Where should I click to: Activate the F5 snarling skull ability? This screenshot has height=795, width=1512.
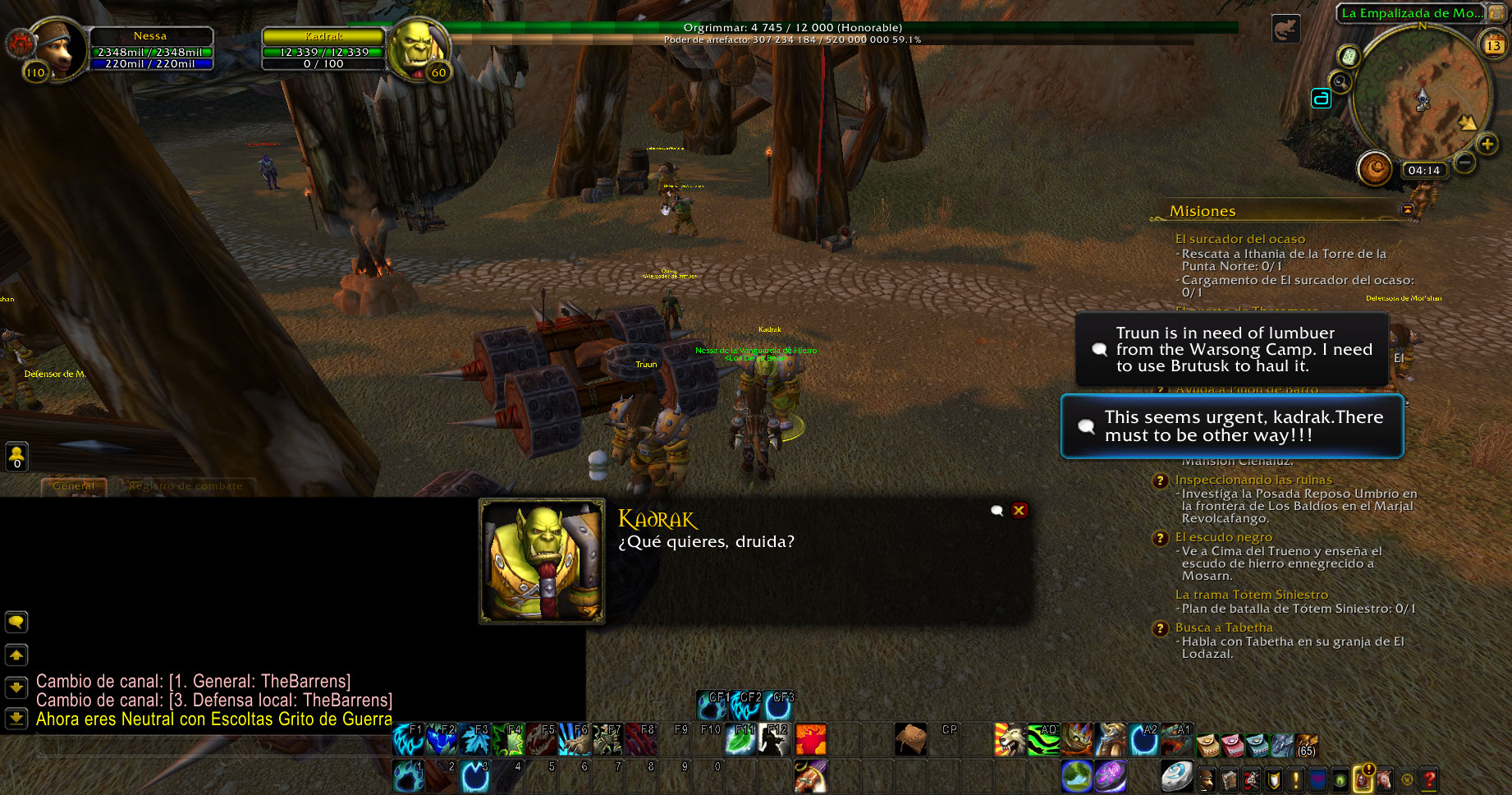(x=542, y=739)
